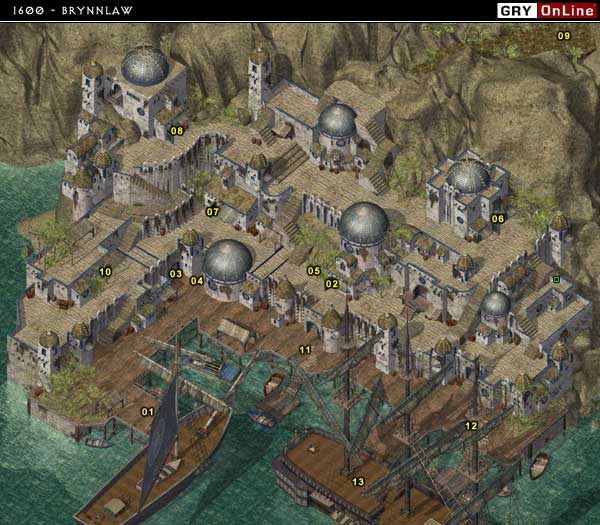The width and height of the screenshot is (600, 525).
Task: Click location marker 08
Action: (177, 131)
